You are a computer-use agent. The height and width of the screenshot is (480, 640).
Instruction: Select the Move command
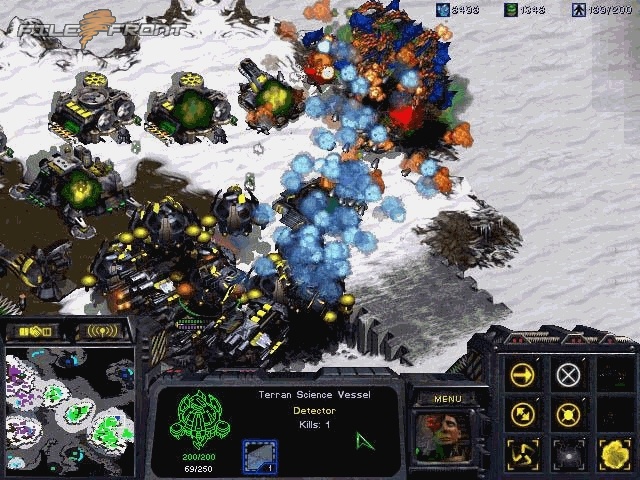click(523, 375)
